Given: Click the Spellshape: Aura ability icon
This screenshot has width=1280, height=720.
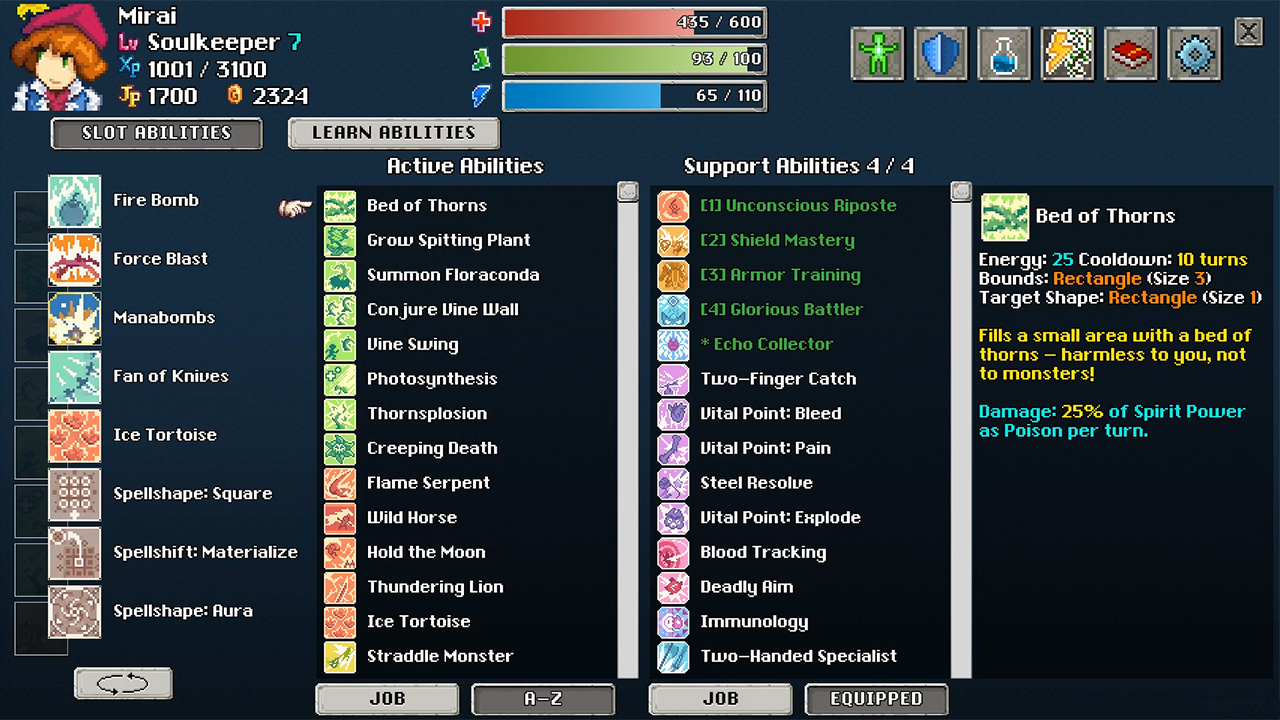Looking at the screenshot, I should pyautogui.click(x=76, y=611).
